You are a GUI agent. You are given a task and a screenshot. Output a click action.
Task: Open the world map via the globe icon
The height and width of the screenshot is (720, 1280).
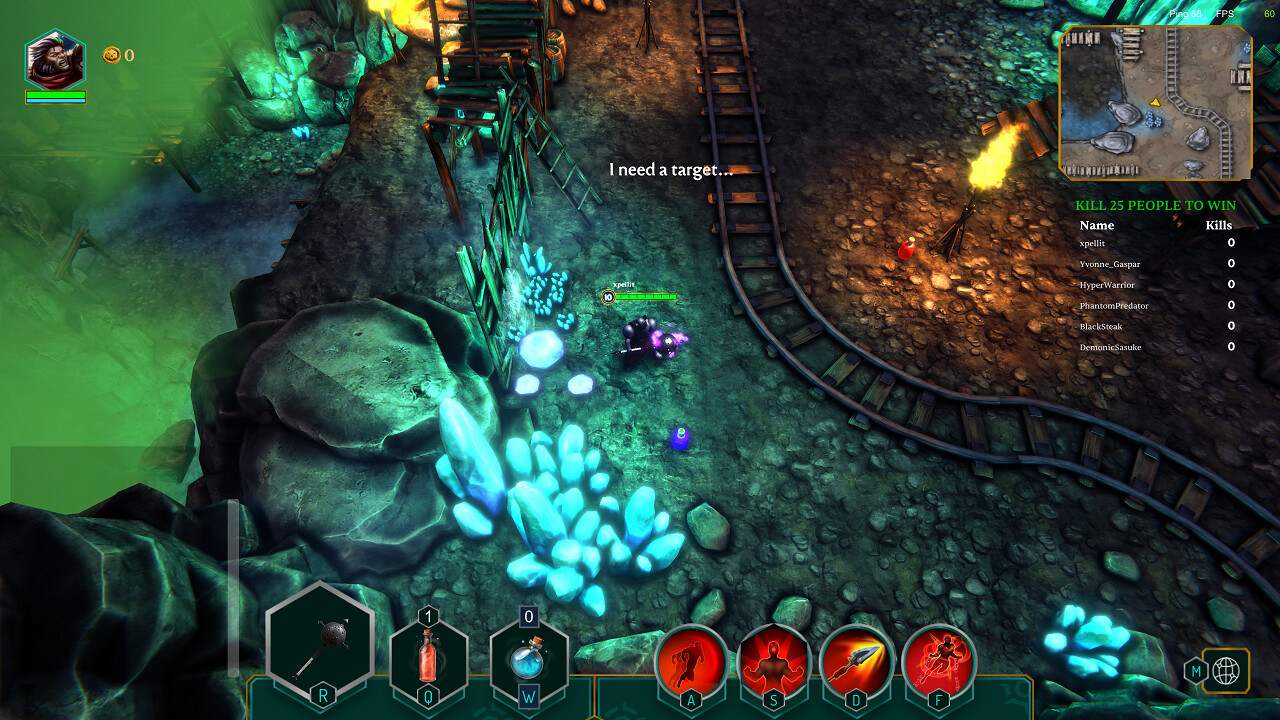(1228, 671)
